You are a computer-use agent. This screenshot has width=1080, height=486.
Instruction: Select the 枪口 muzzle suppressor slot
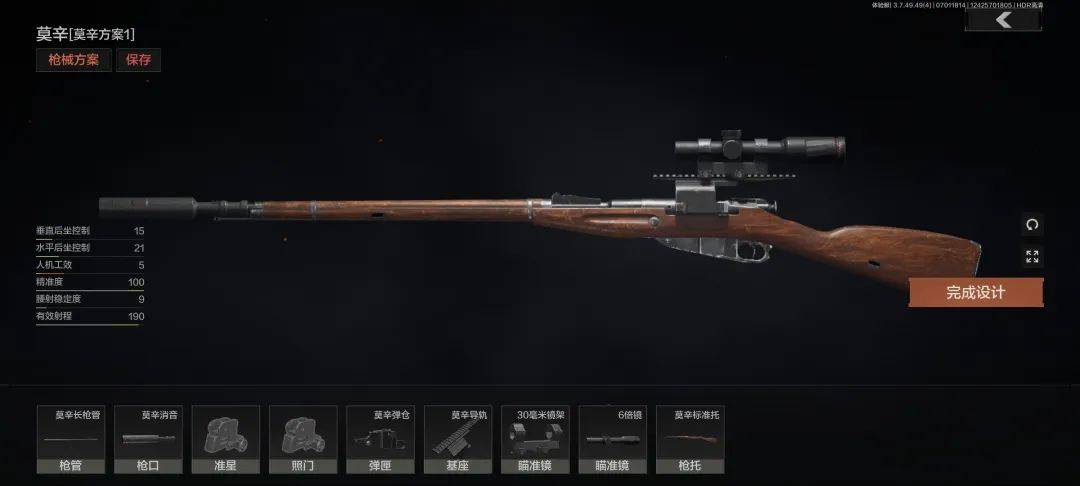click(x=148, y=439)
